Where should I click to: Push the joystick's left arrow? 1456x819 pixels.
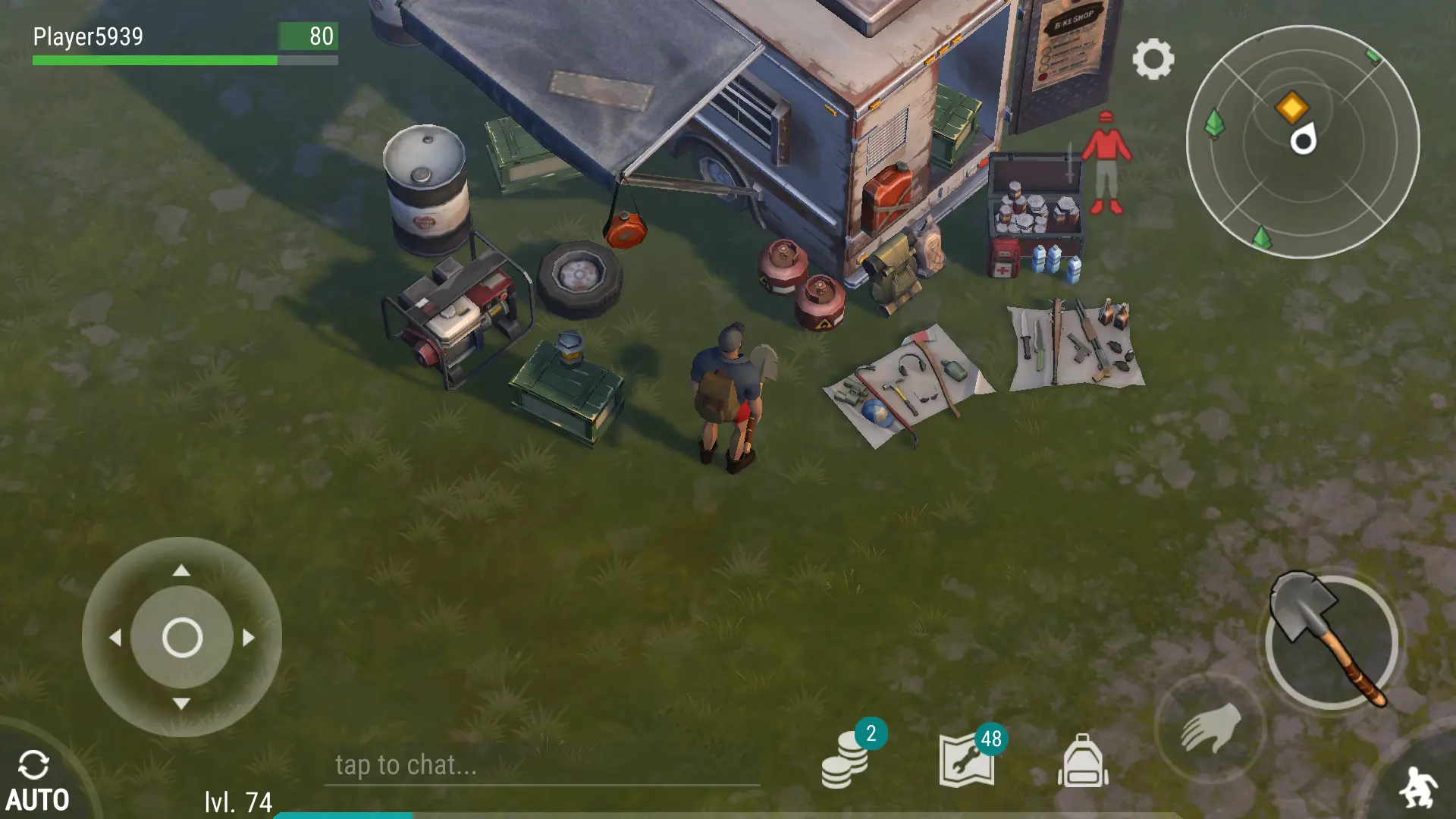click(115, 638)
